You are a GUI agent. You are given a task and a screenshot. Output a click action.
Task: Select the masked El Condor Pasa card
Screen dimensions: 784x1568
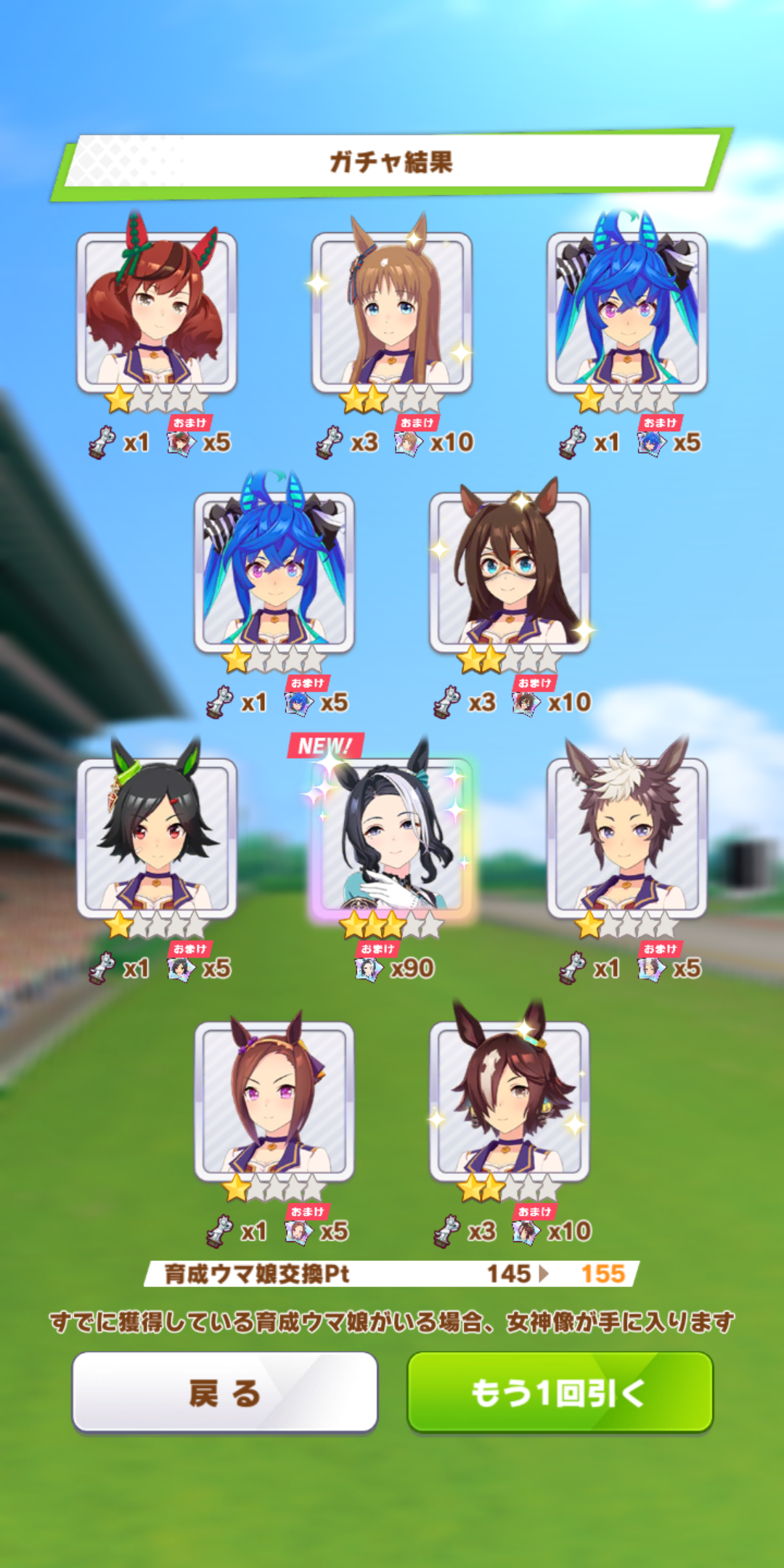point(510,572)
